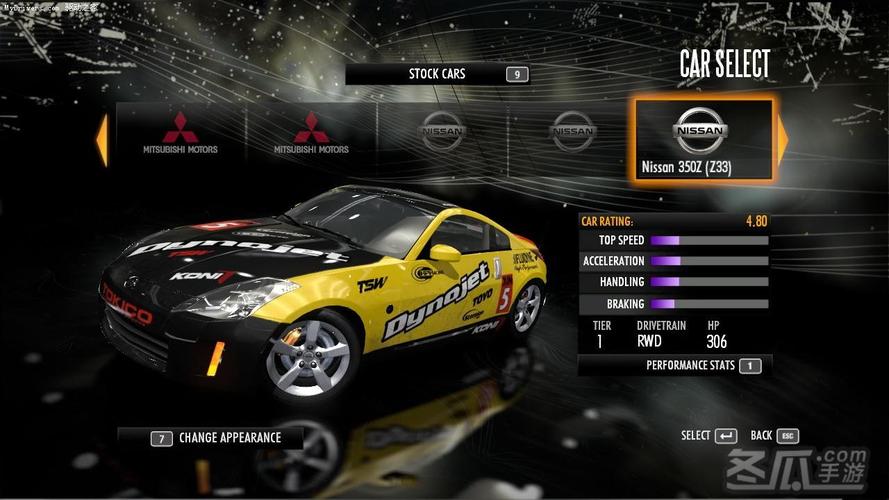
Task: Click the right orange arrow of the car list
Action: click(783, 139)
